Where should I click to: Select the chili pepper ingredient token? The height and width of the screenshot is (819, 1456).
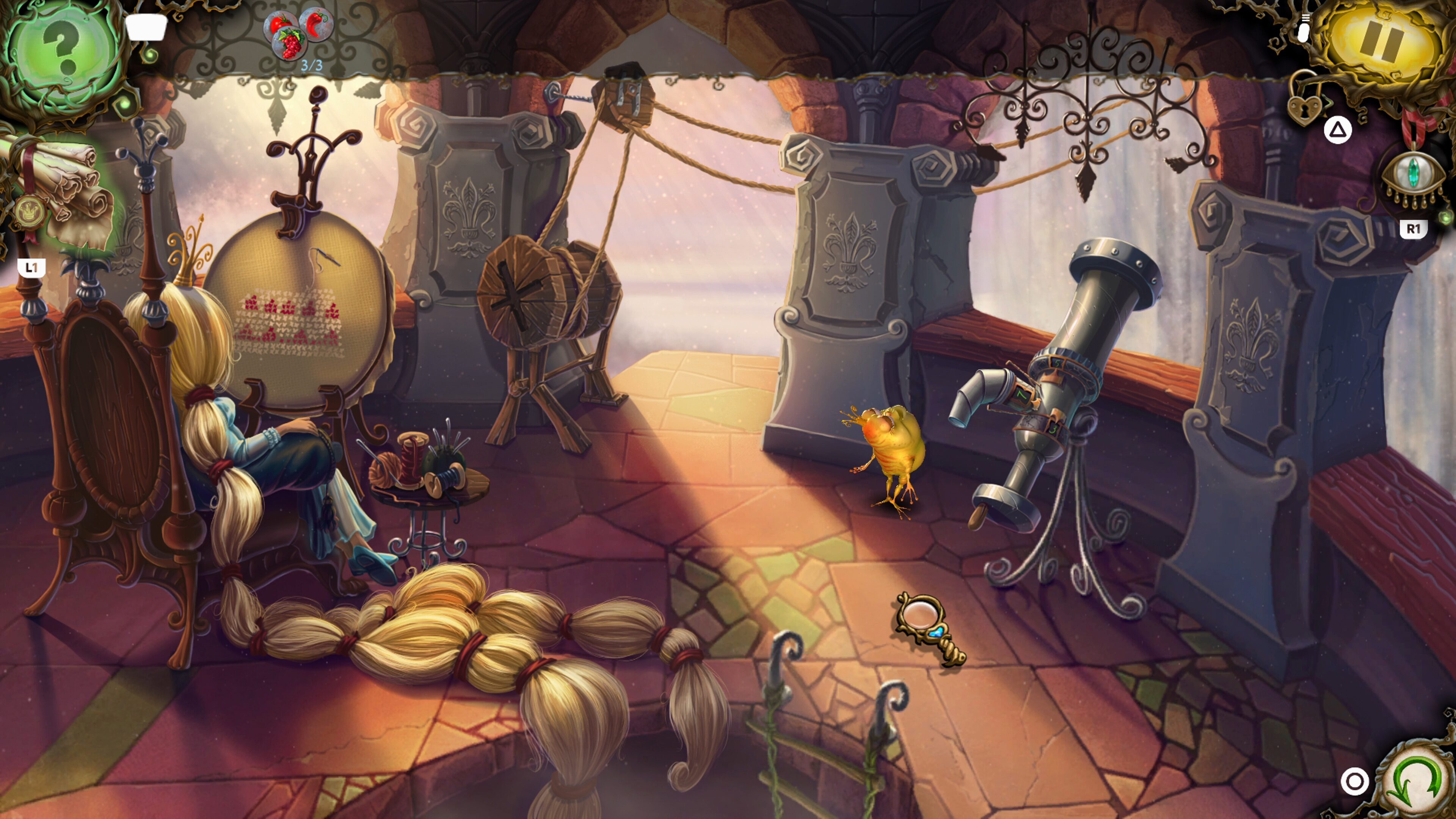[x=315, y=23]
